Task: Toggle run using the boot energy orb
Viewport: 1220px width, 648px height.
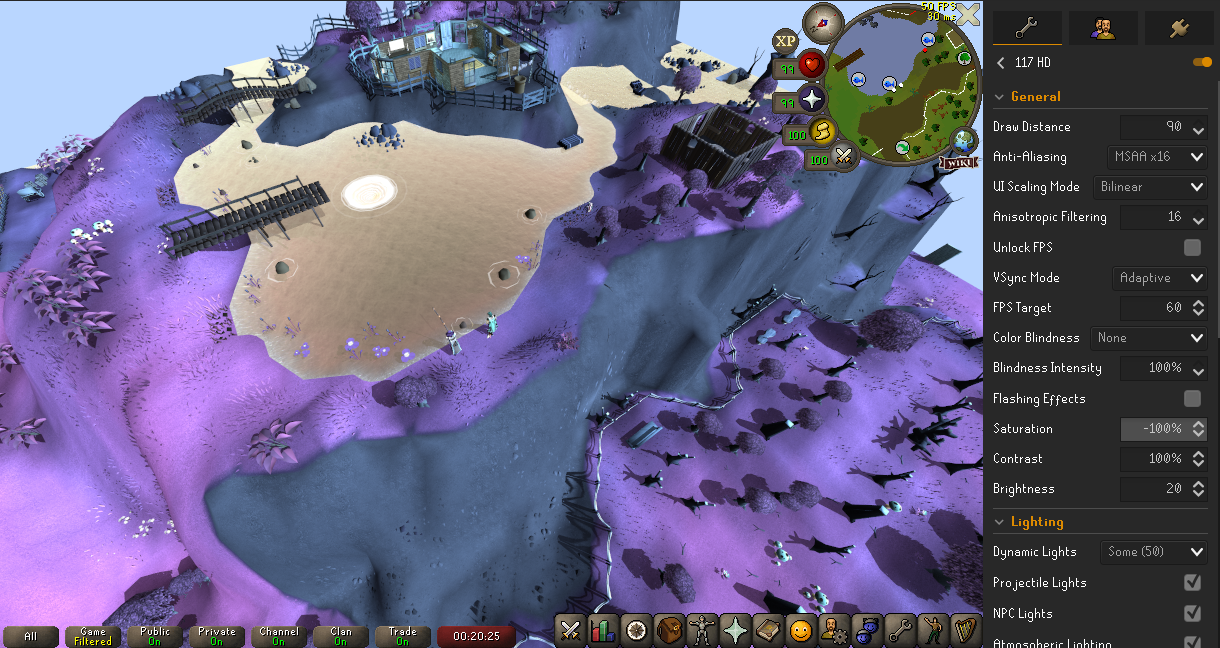Action: [822, 132]
